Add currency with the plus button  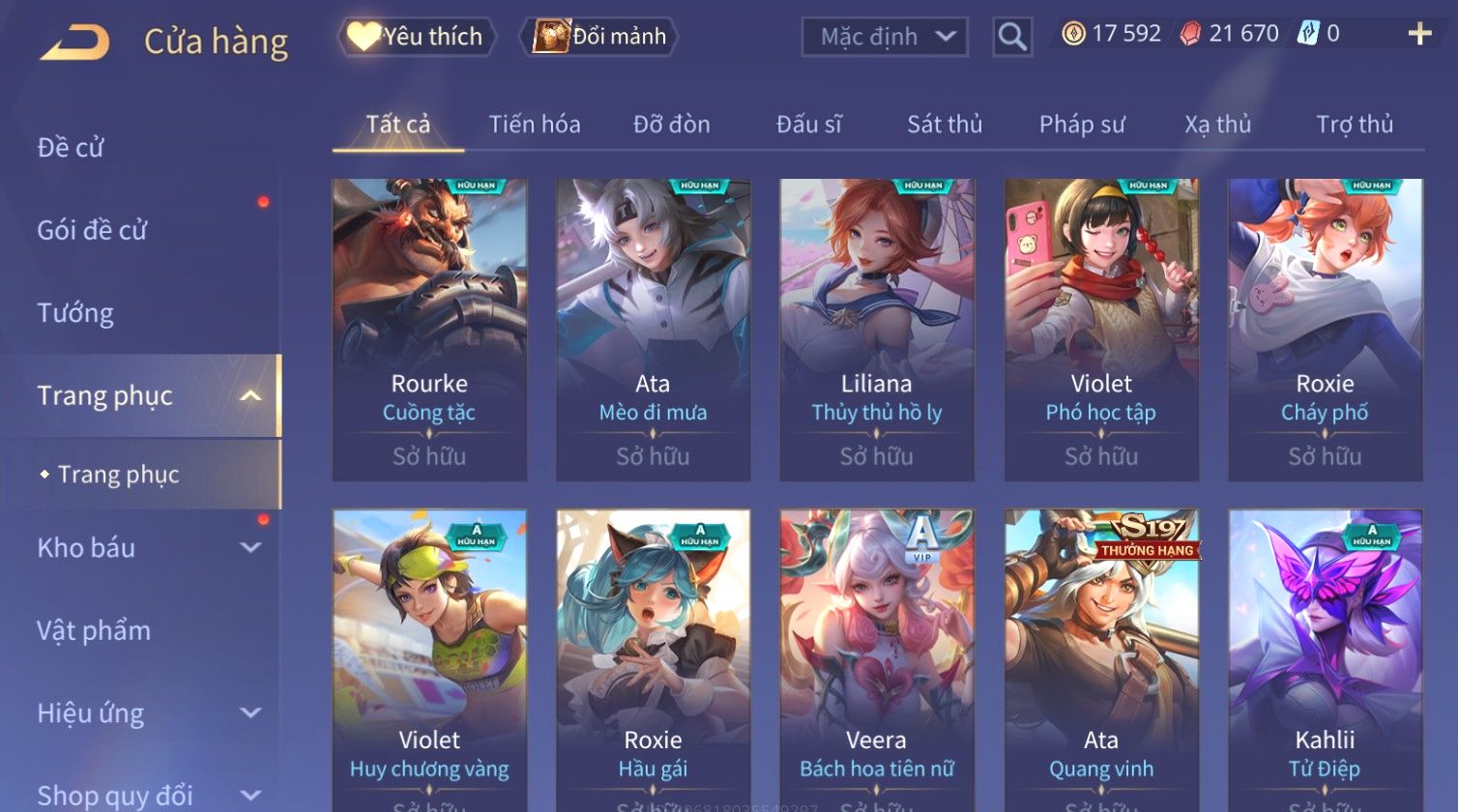(x=1419, y=35)
